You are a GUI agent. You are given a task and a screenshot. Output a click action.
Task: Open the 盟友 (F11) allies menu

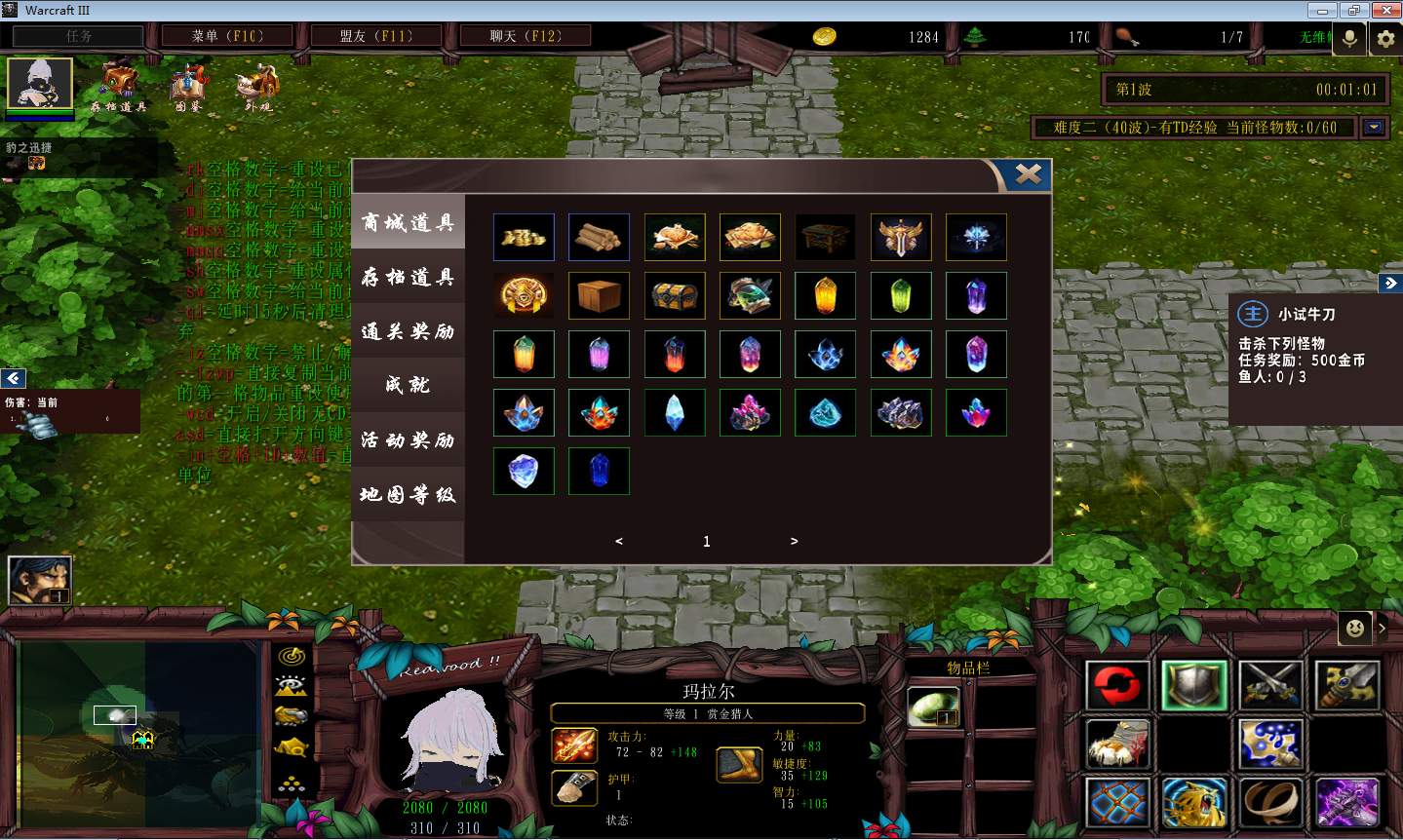click(x=376, y=36)
